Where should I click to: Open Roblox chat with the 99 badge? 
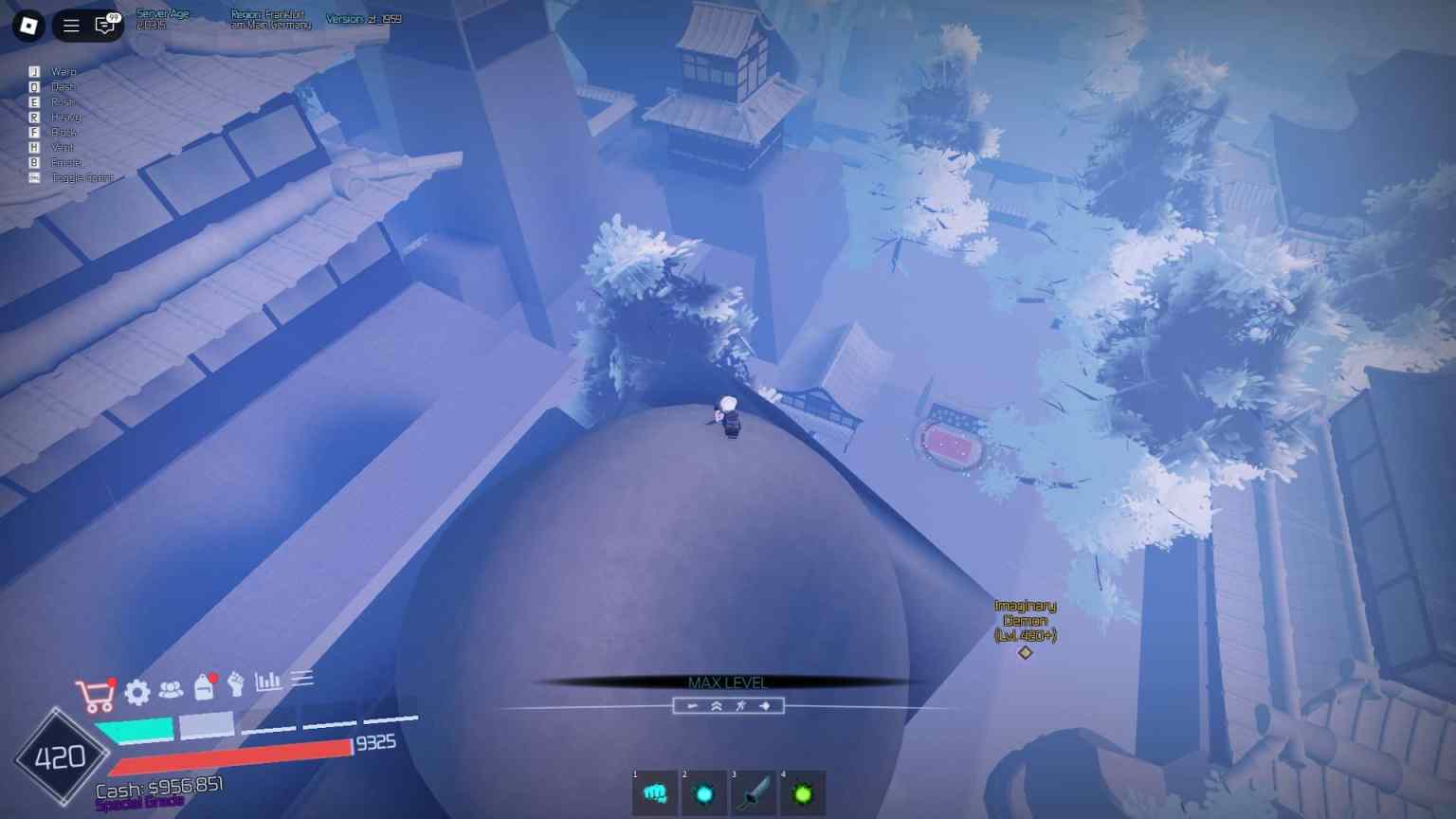(102, 25)
